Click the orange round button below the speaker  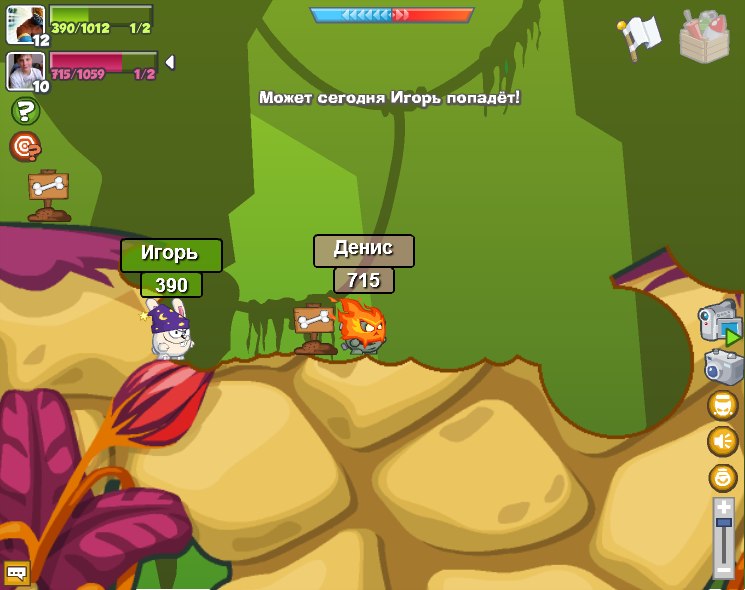[723, 477]
